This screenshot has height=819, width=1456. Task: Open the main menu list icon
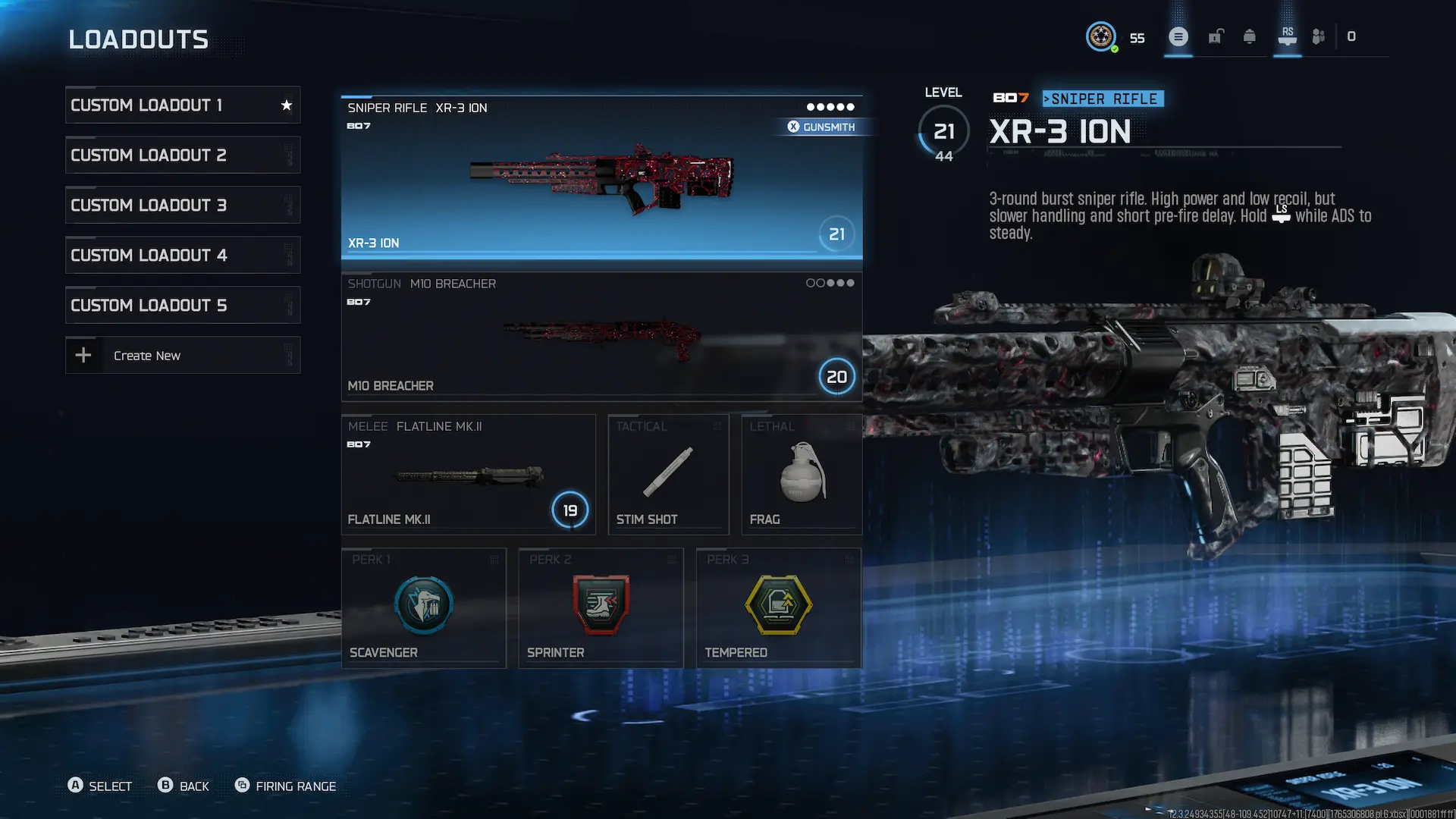pyautogui.click(x=1178, y=36)
